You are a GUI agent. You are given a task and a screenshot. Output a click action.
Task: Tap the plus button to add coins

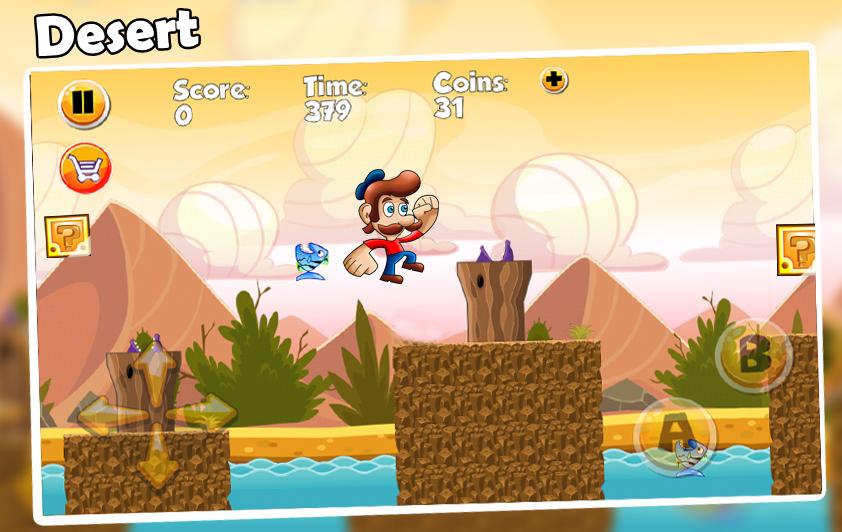pos(554,81)
